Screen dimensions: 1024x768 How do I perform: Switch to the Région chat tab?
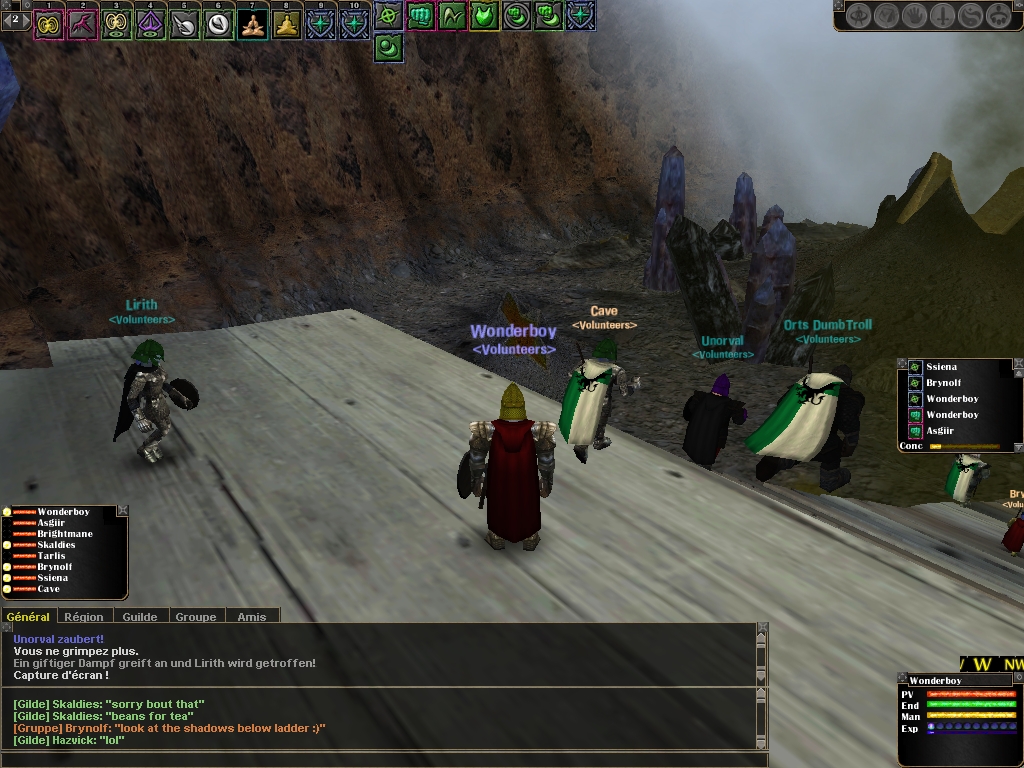click(x=84, y=617)
